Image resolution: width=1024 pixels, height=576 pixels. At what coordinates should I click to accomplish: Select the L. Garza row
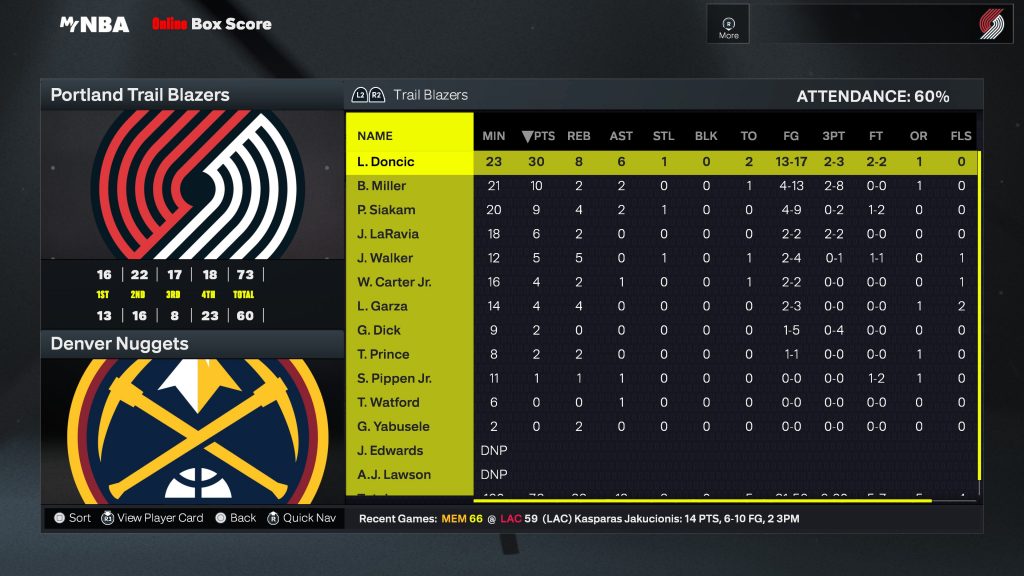coord(384,306)
